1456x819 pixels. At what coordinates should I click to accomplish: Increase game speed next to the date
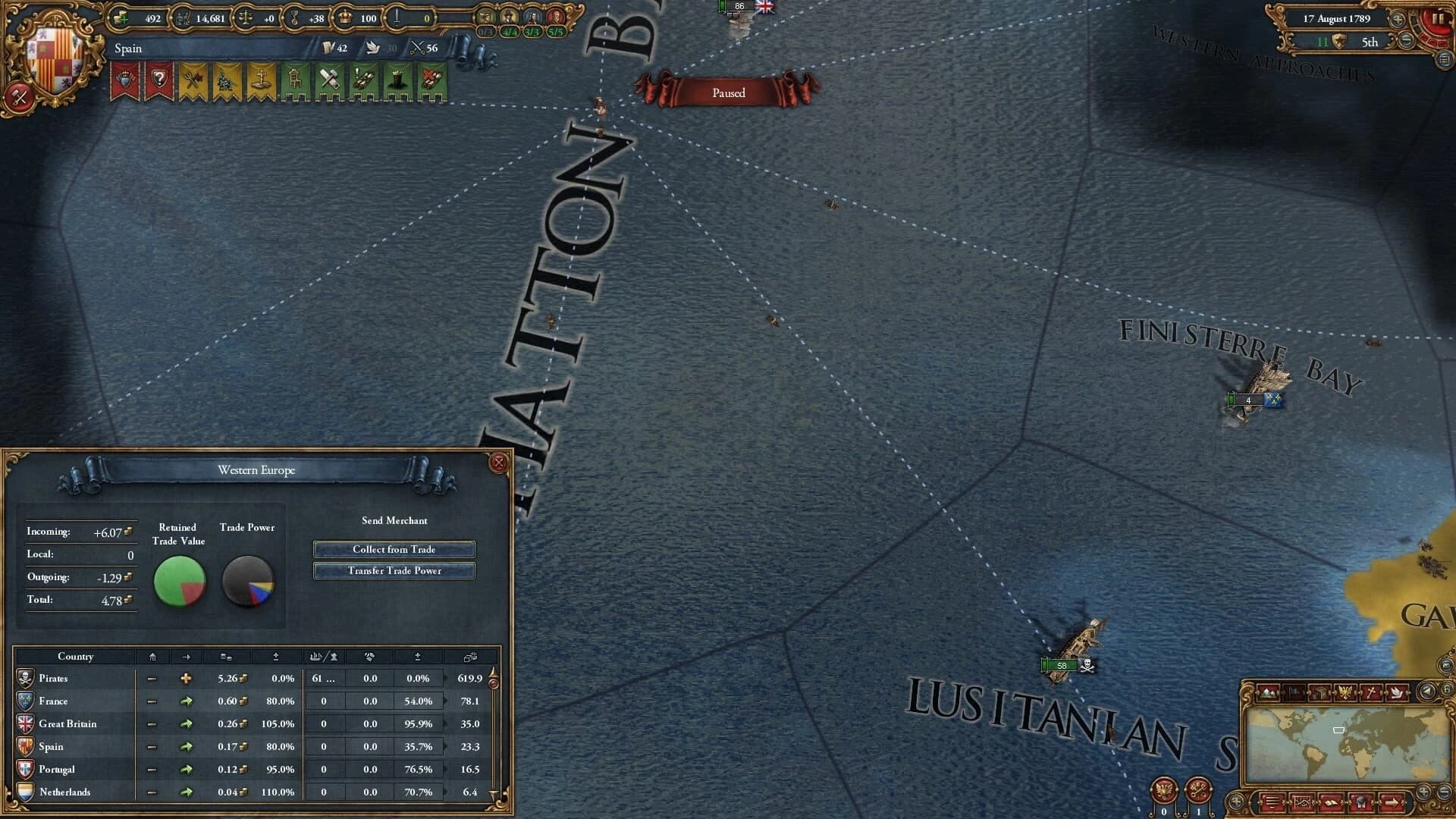click(x=1398, y=20)
